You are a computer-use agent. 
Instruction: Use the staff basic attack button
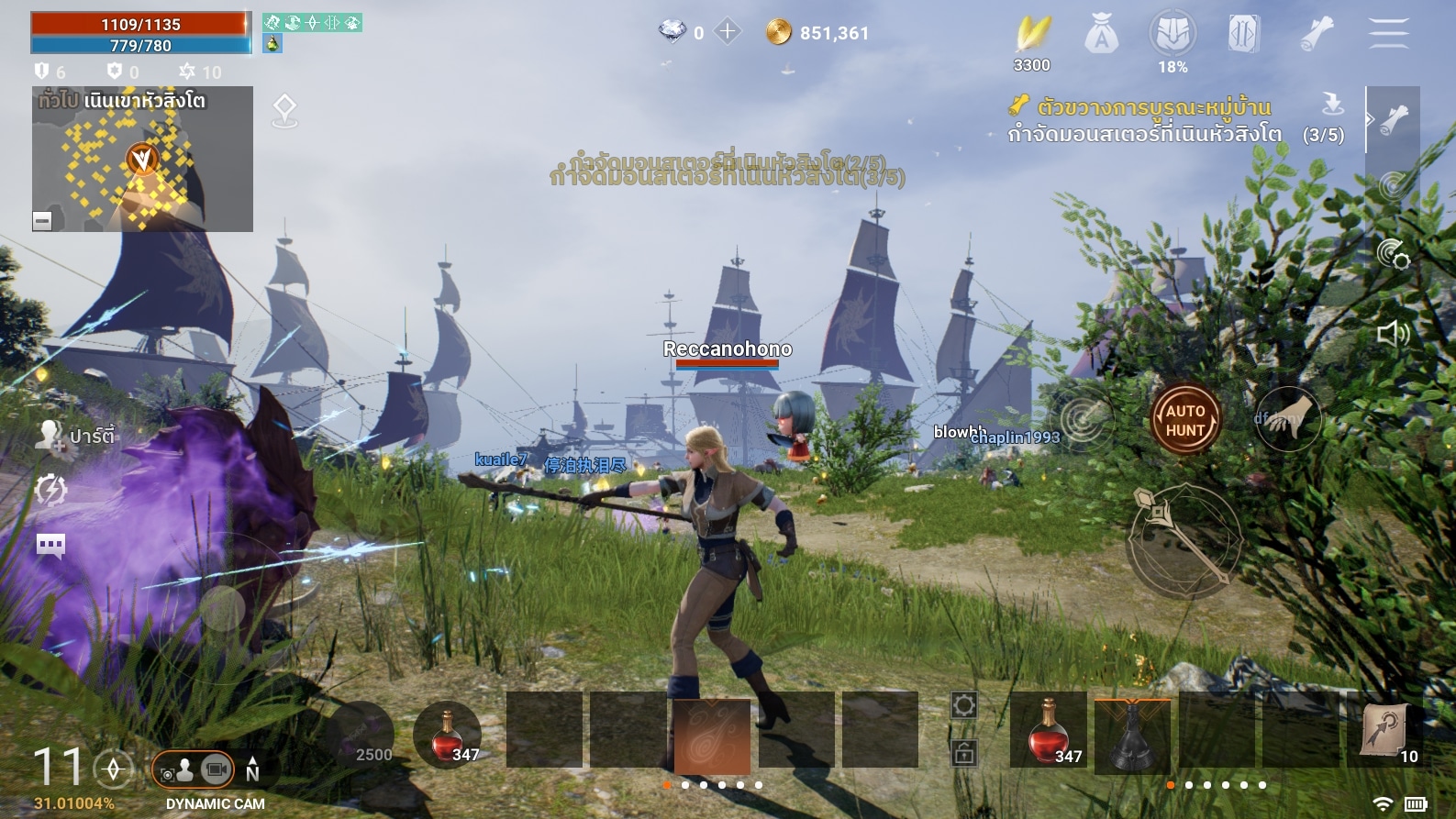[1184, 541]
